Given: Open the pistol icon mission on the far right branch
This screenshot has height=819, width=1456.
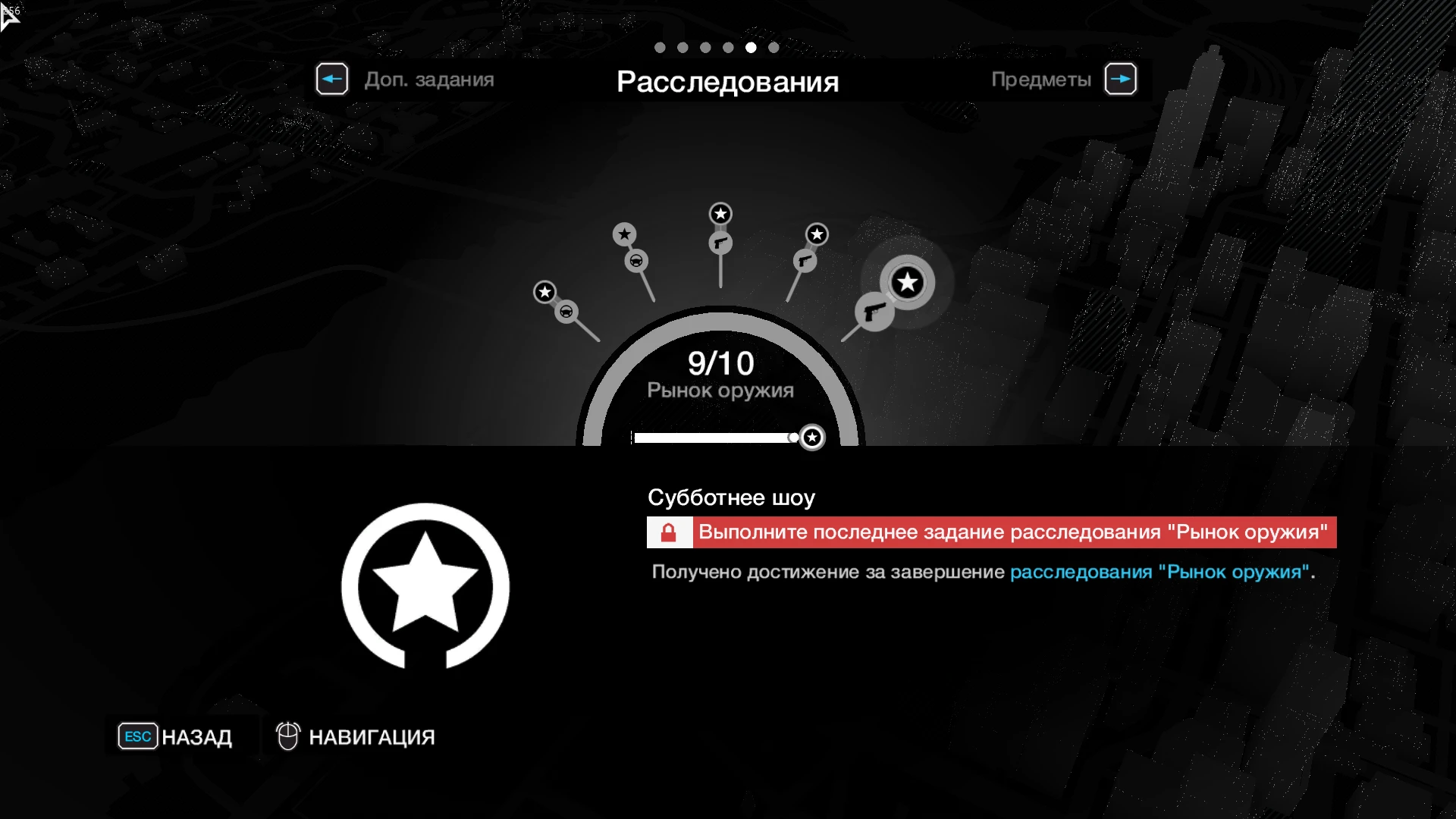Looking at the screenshot, I should pyautogui.click(x=874, y=309).
